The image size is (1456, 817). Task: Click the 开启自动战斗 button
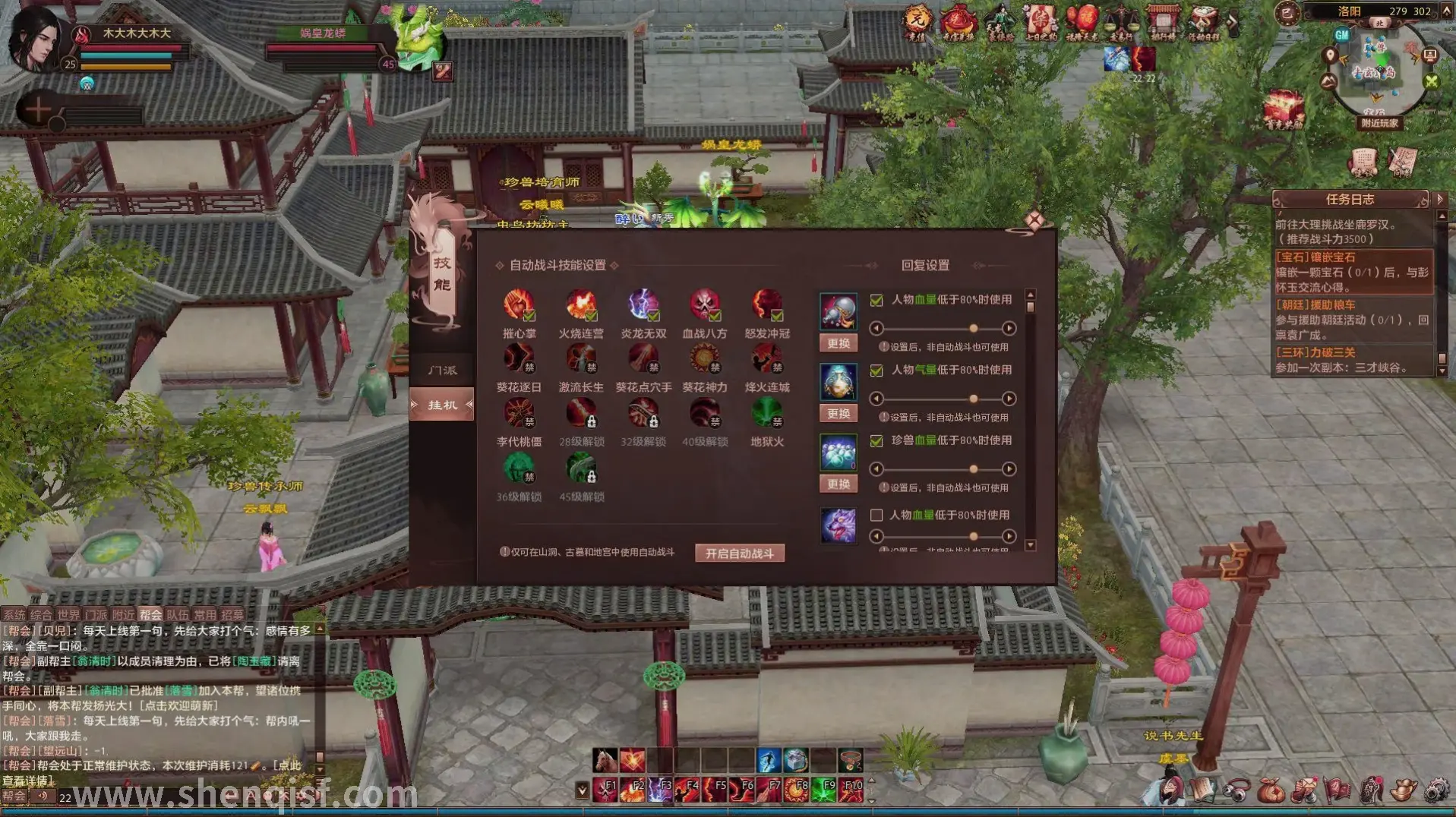pos(739,554)
